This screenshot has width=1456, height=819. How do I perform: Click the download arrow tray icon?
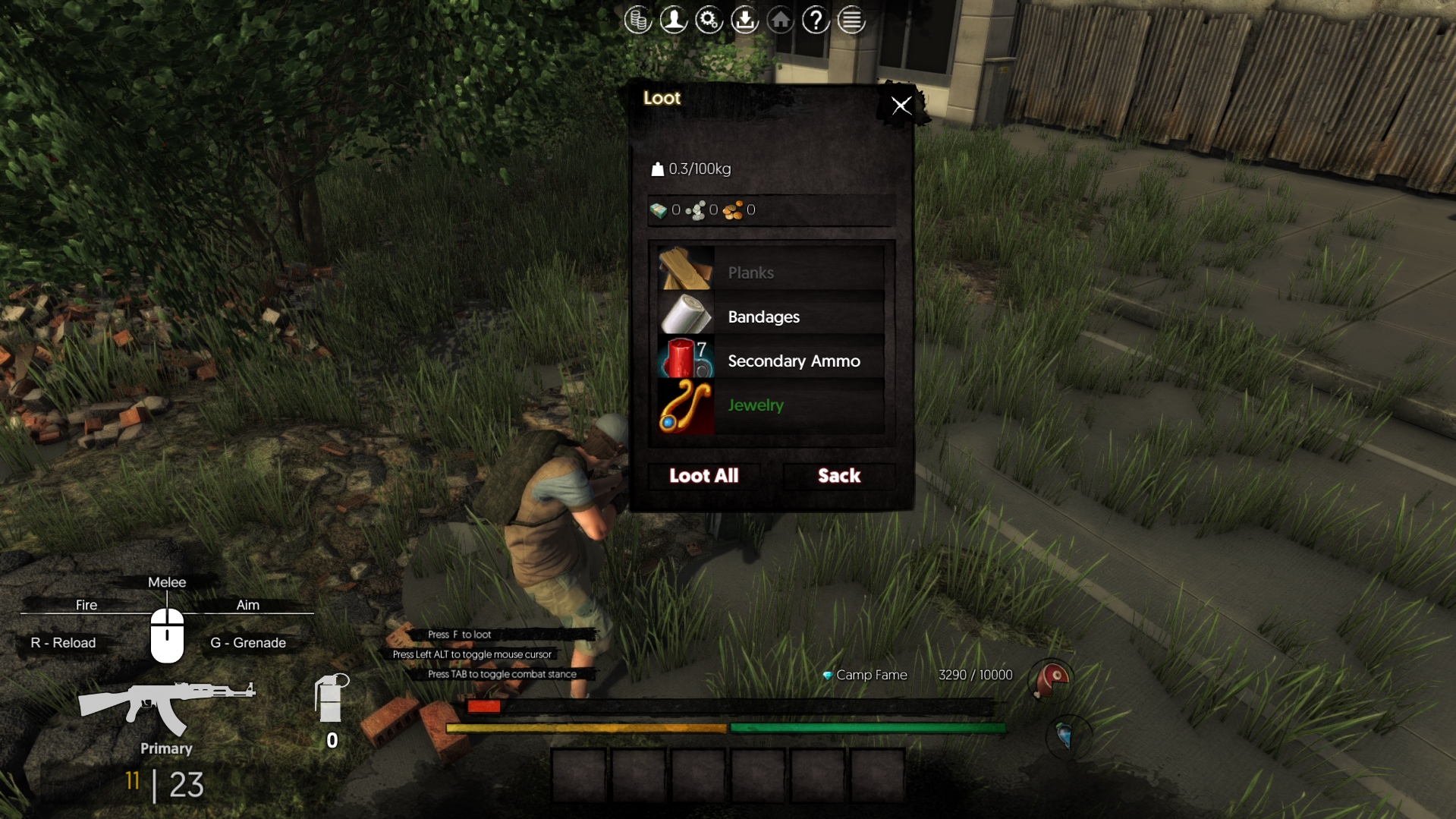(744, 20)
